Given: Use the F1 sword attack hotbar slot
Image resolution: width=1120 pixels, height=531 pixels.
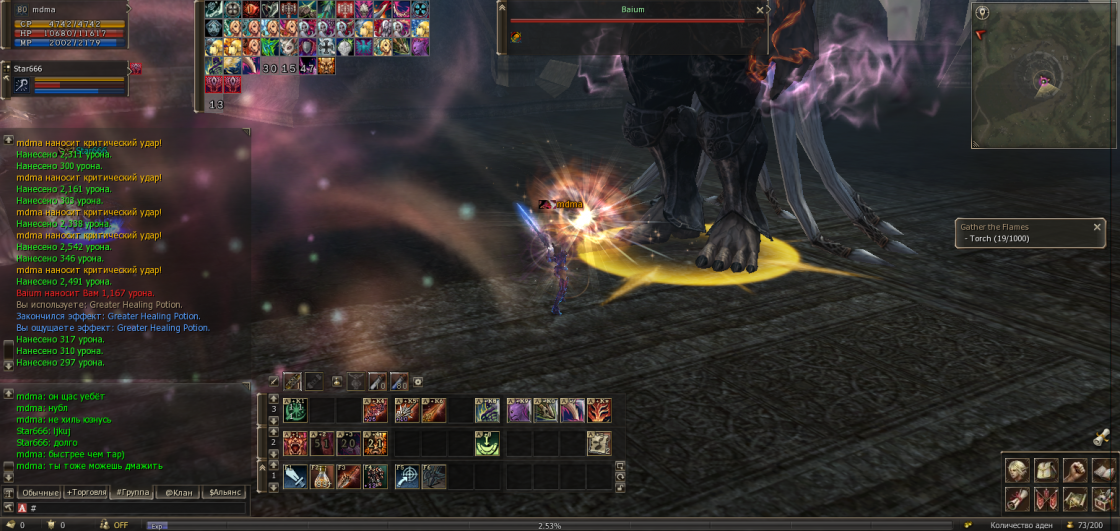Looking at the screenshot, I should coord(295,477).
